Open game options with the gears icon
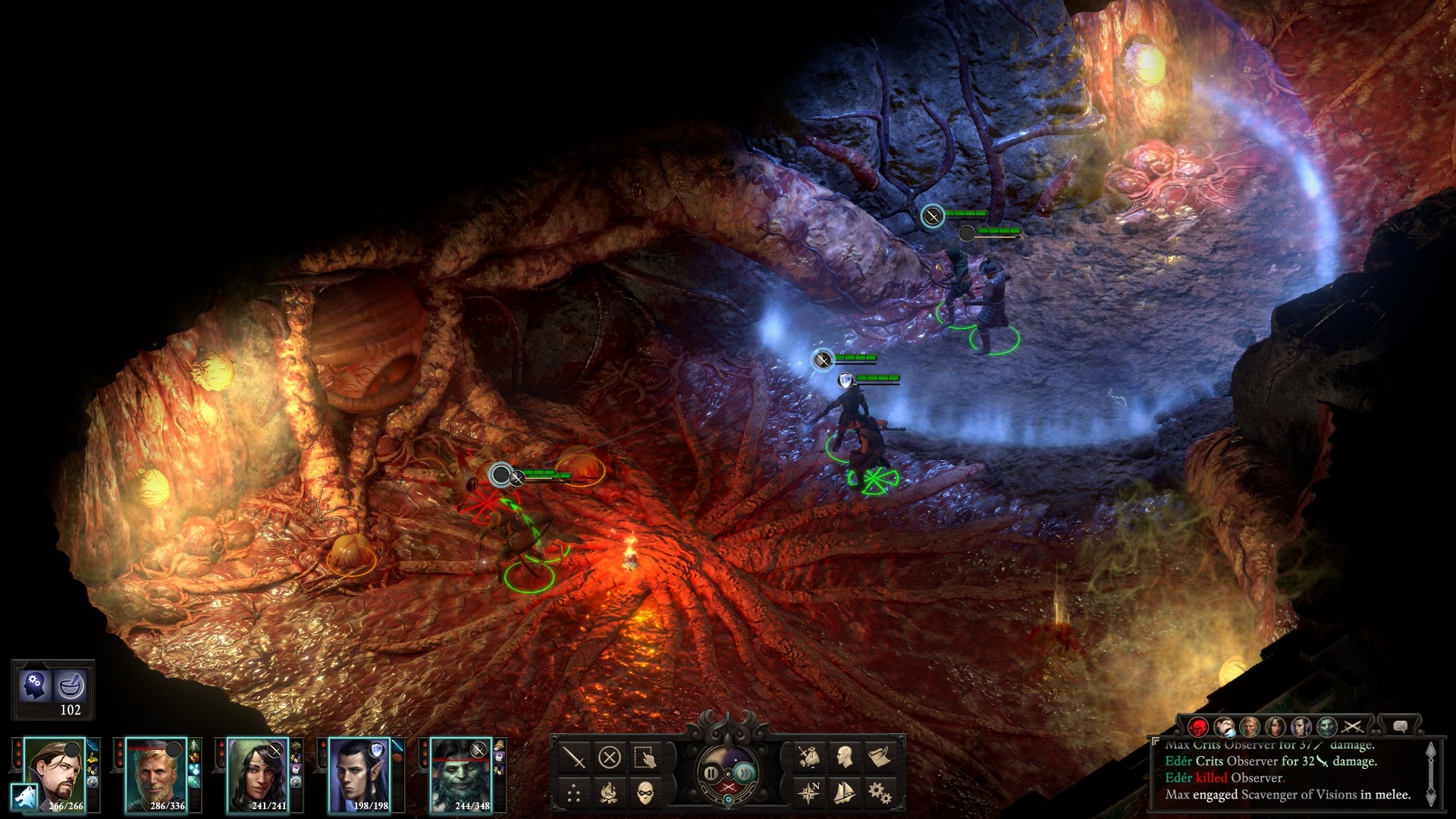This screenshot has width=1456, height=819. (880, 793)
